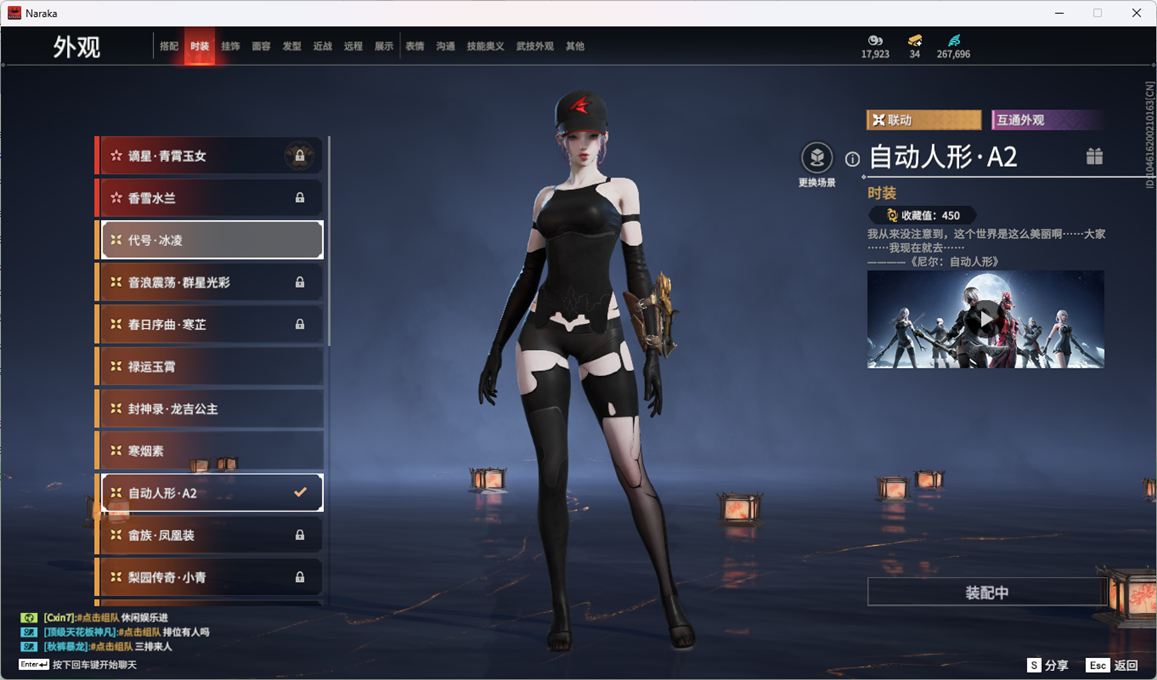Open the gift icon beside 自动人形·A2
Screen dimensions: 1157x680
(x=1094, y=156)
